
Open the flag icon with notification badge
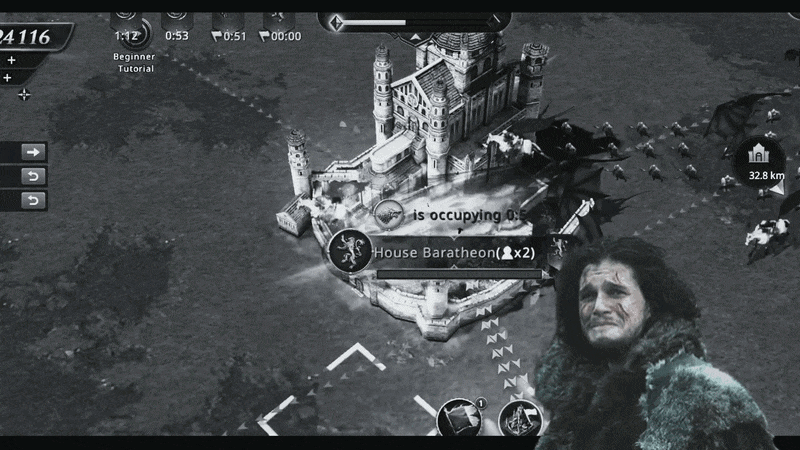tap(460, 417)
